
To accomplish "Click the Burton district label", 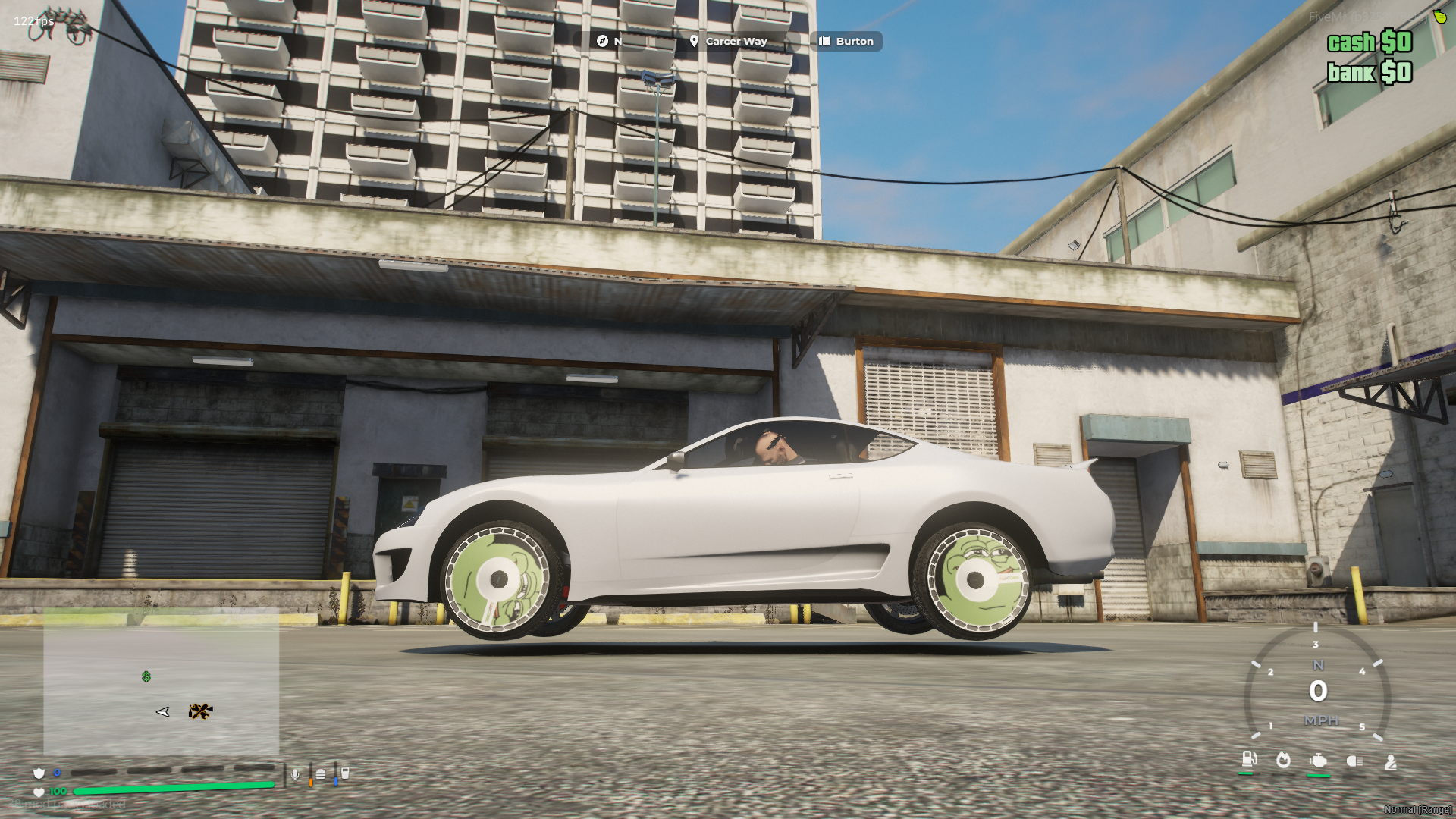I will point(846,42).
